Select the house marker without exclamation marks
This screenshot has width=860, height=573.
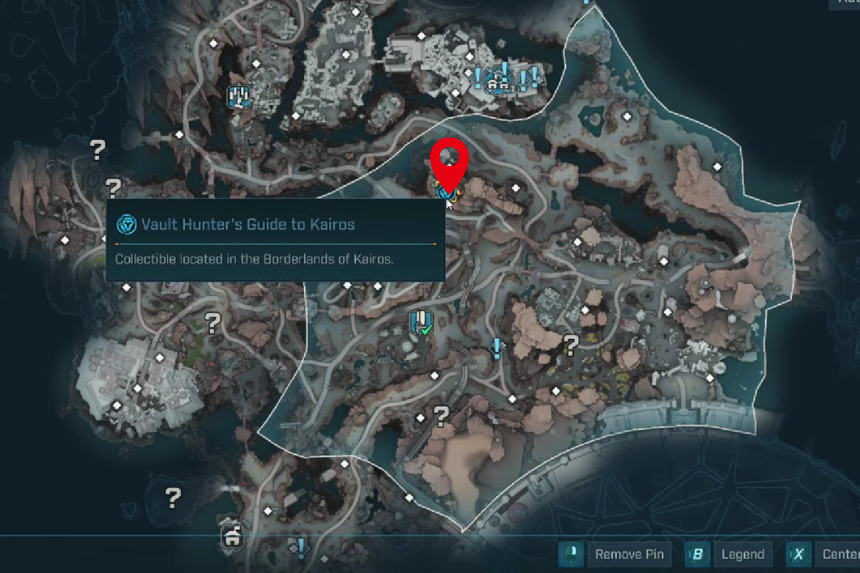click(x=233, y=538)
